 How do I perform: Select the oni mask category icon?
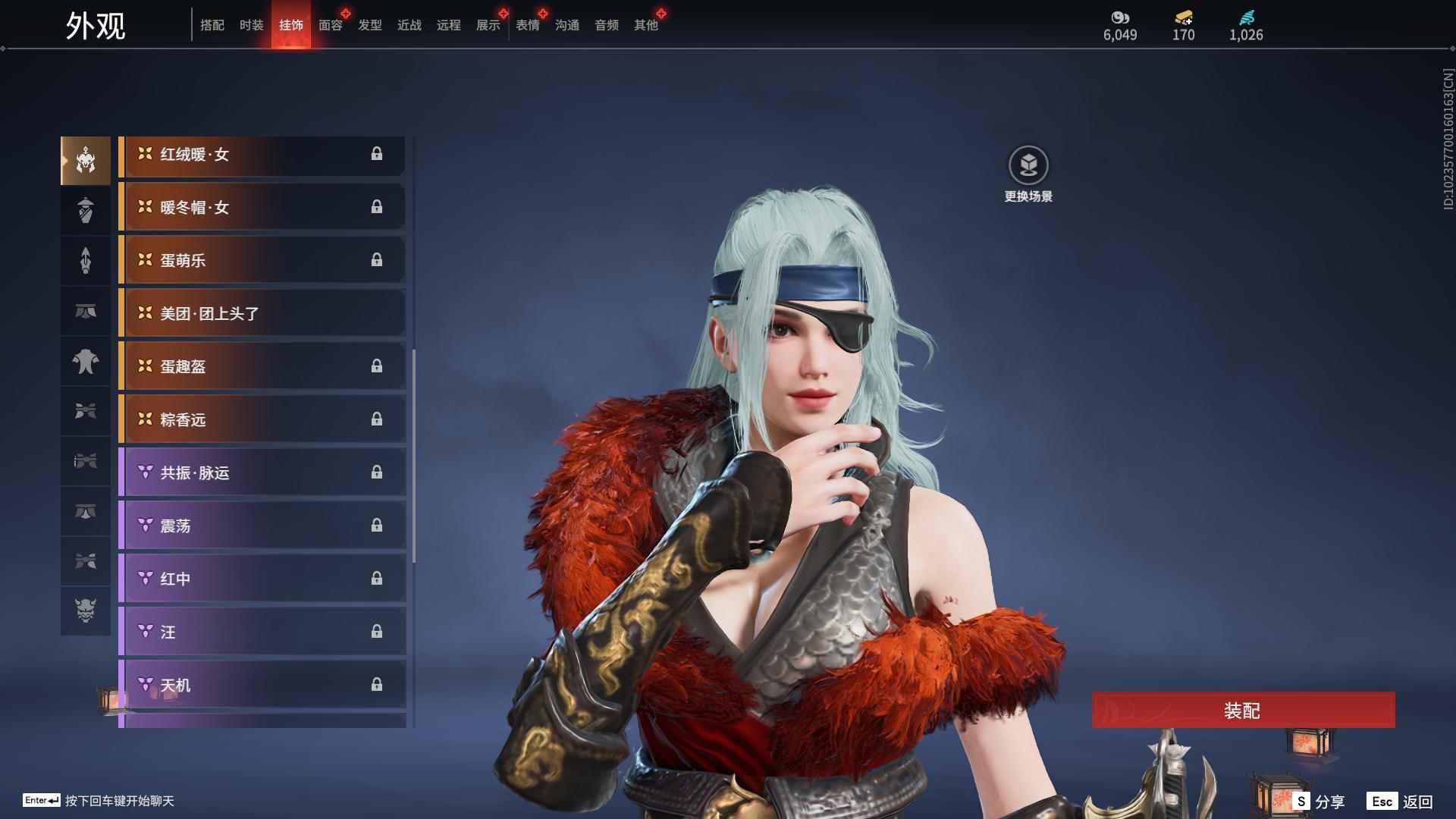pyautogui.click(x=86, y=610)
